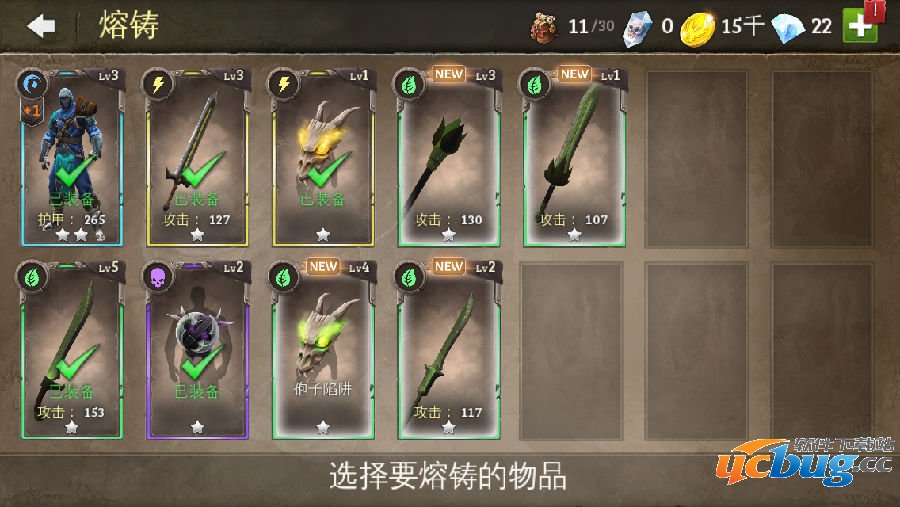The width and height of the screenshot is (900, 507).
Task: Select the purple skull equipped item card
Action: click(198, 351)
